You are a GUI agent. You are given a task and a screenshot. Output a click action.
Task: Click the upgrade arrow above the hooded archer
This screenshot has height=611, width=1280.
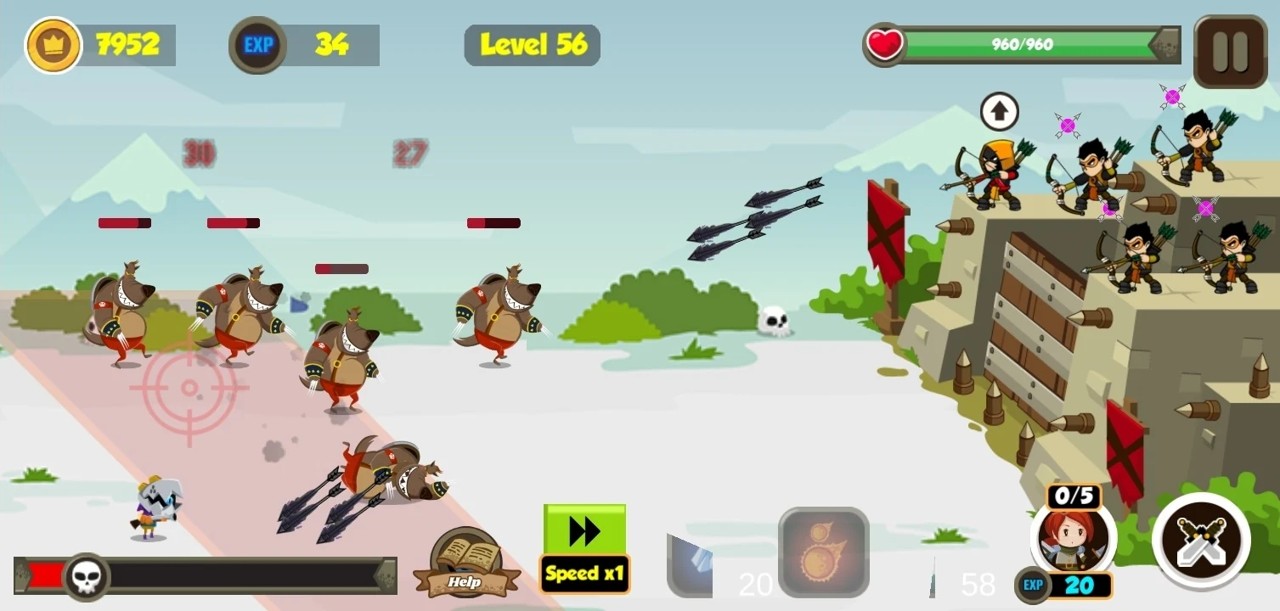point(999,111)
